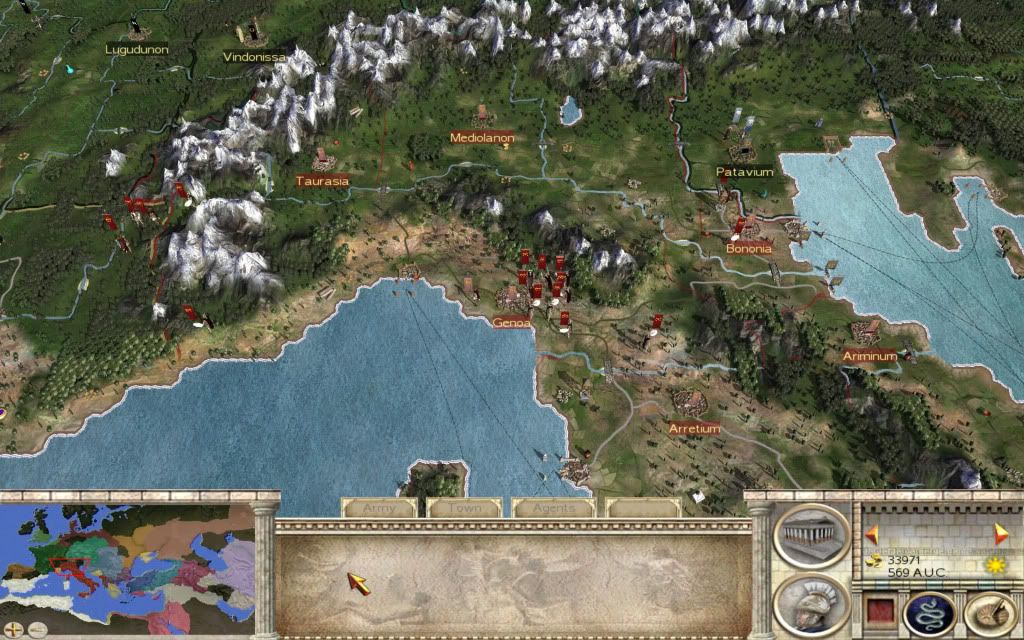This screenshot has width=1024, height=640.
Task: Cycle to next item with right arrow
Action: point(1000,533)
